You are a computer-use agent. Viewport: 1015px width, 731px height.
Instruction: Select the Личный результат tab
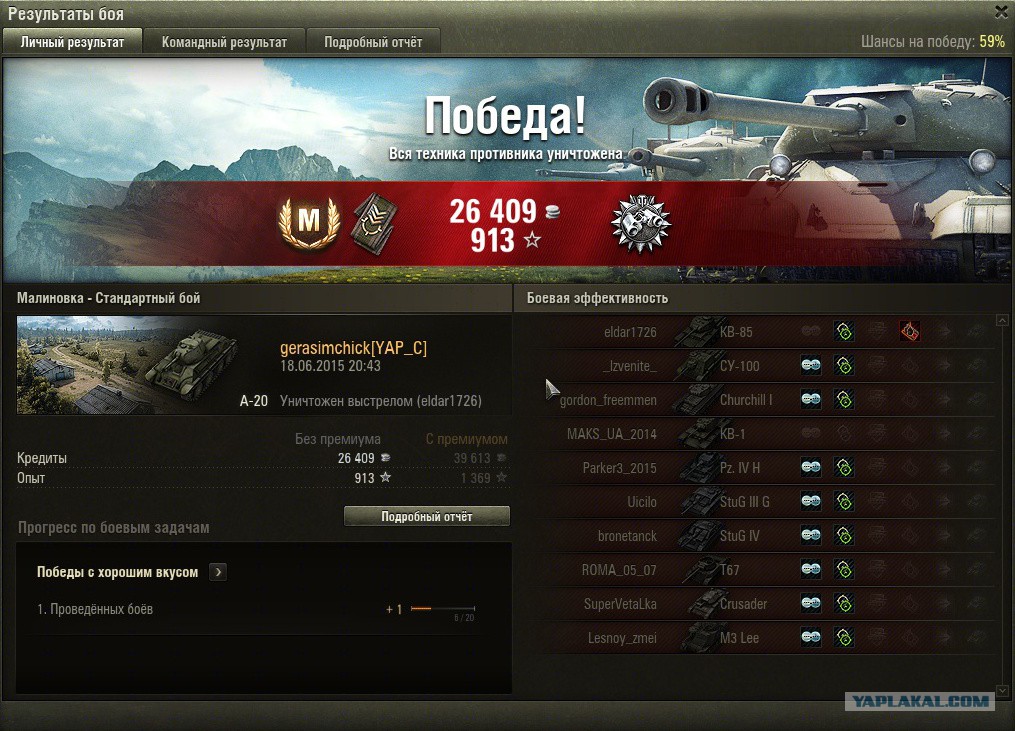(x=72, y=42)
